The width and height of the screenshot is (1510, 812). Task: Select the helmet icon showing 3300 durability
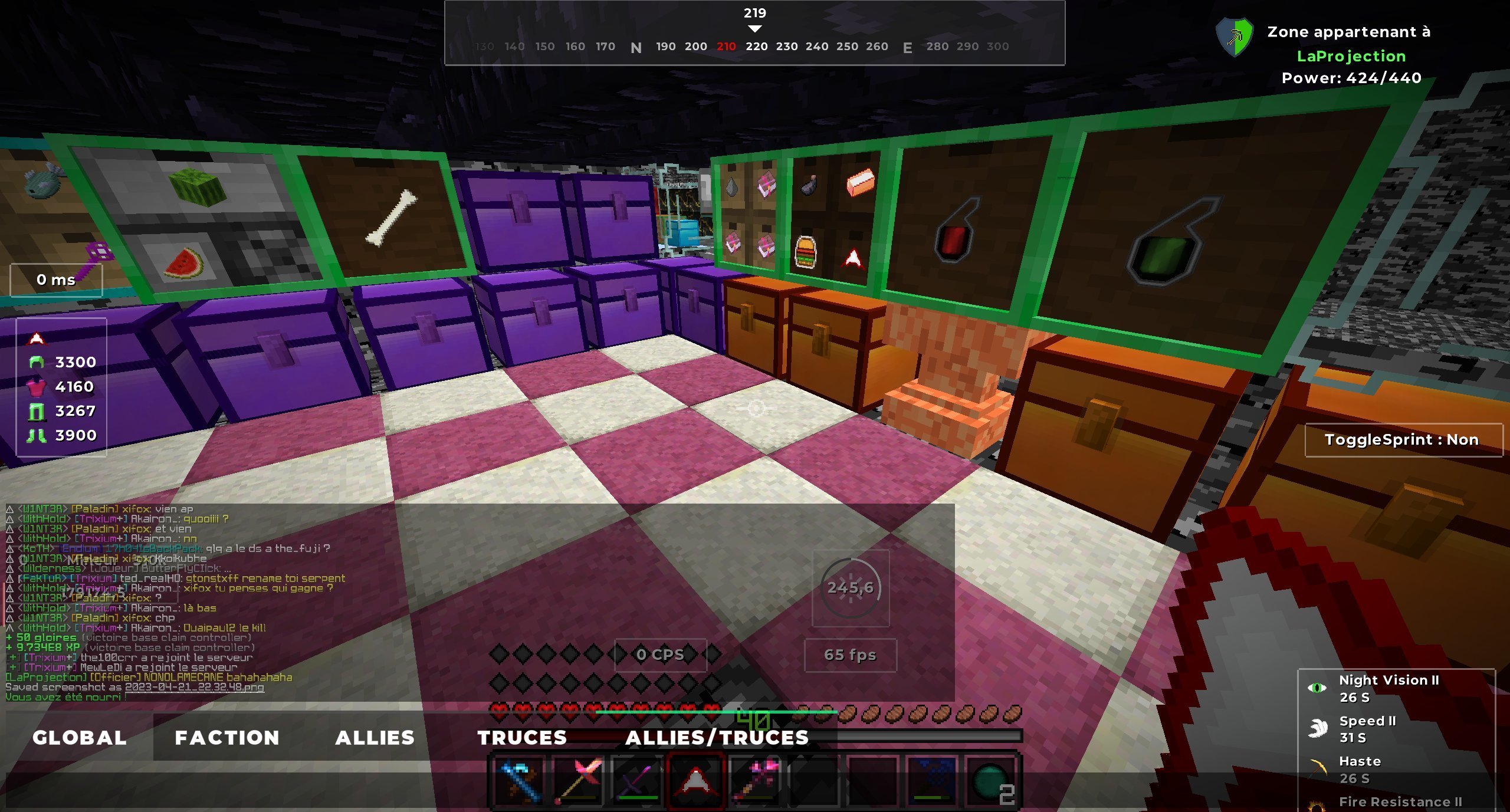(x=37, y=362)
